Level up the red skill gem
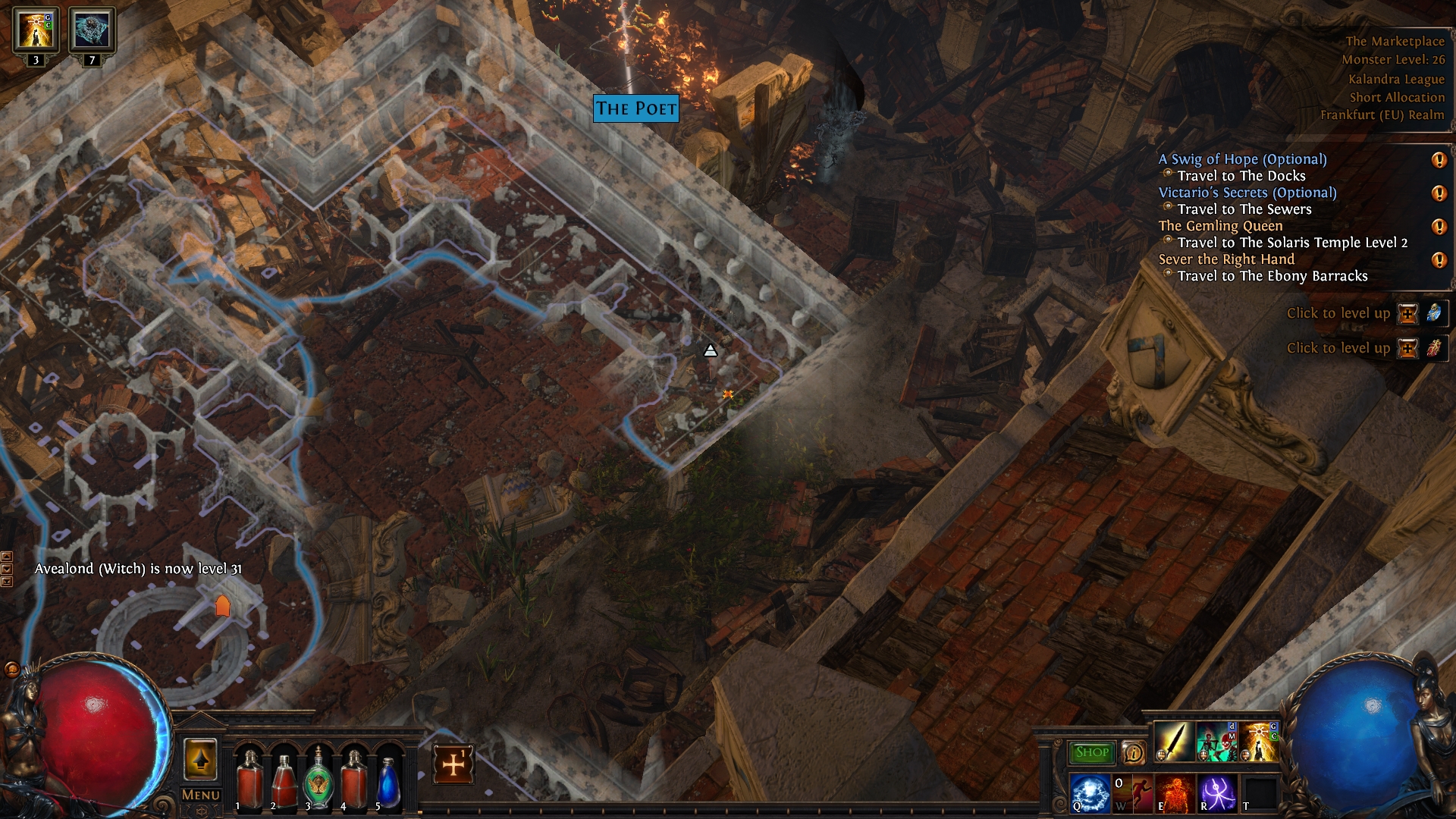Viewport: 1456px width, 819px height. (x=1407, y=348)
